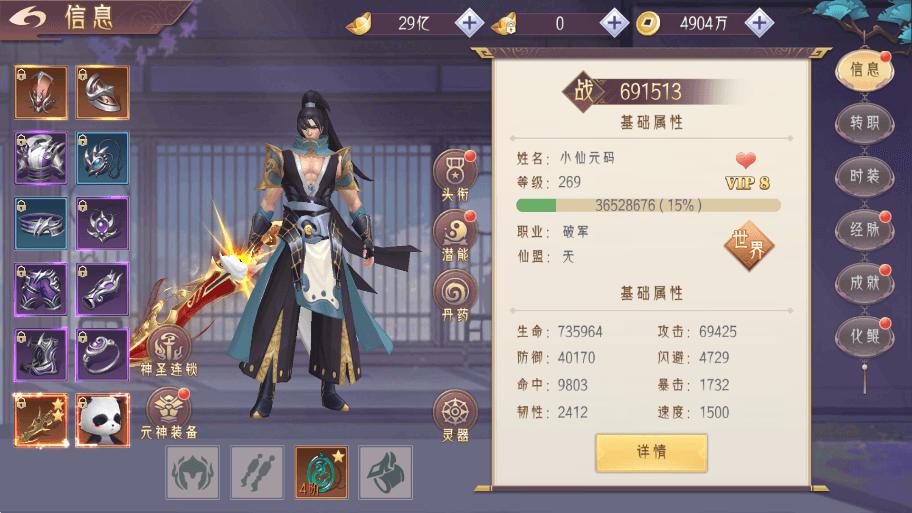Open the 神圣连锁 sacred chain feature
Viewport: 912px width, 513px height.
tap(168, 350)
